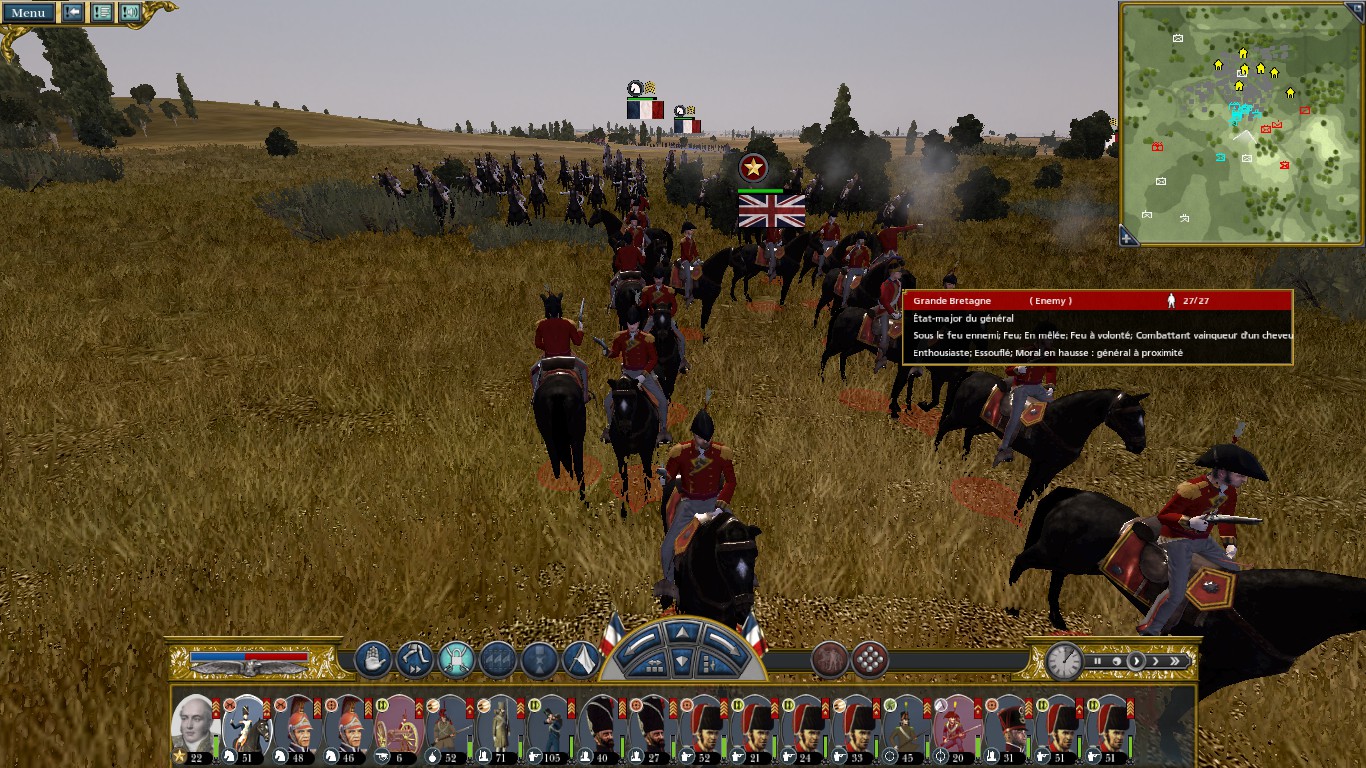
Task: Pause the battle speed control
Action: click(1097, 661)
